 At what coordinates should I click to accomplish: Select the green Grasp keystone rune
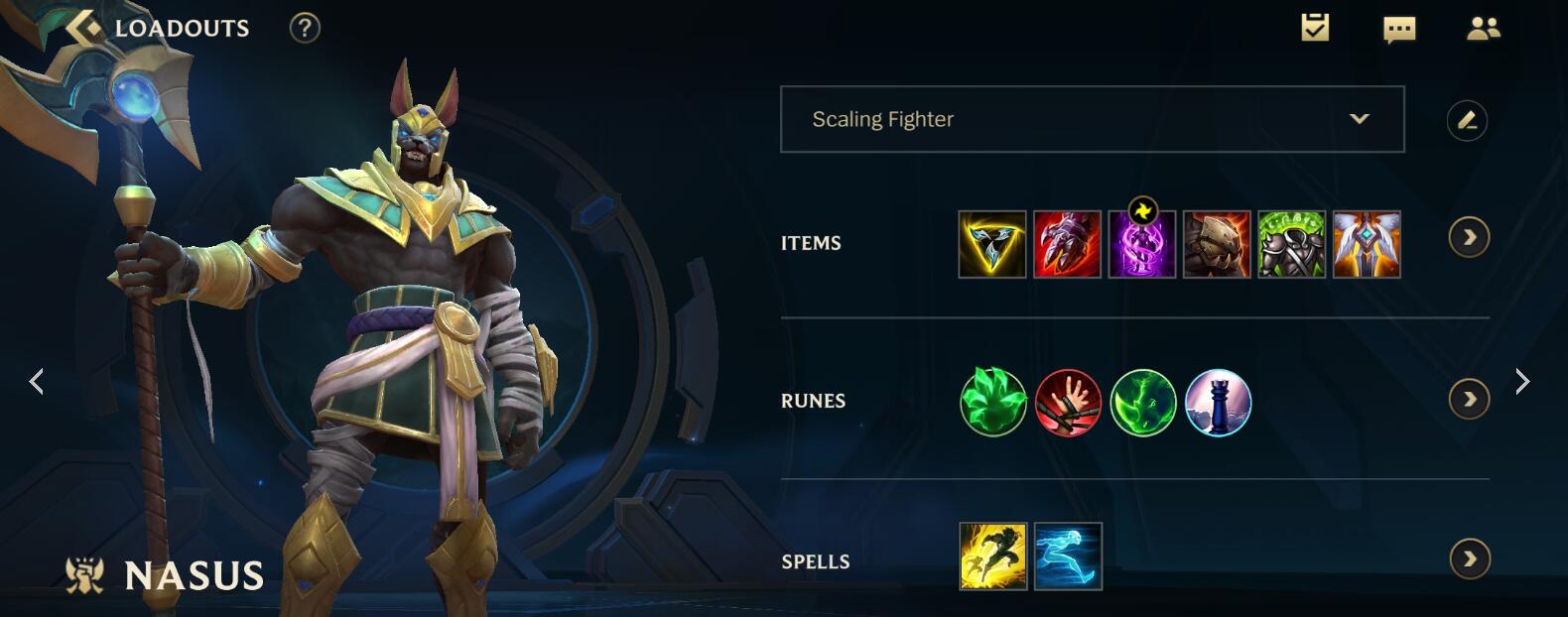tap(993, 402)
